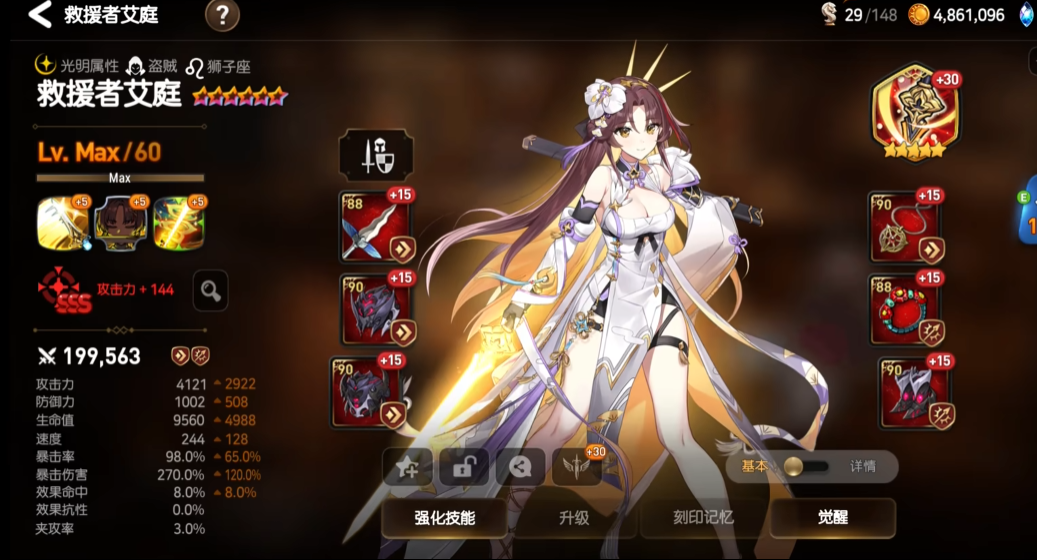
Task: Open the question mark help button
Action: click(x=222, y=15)
